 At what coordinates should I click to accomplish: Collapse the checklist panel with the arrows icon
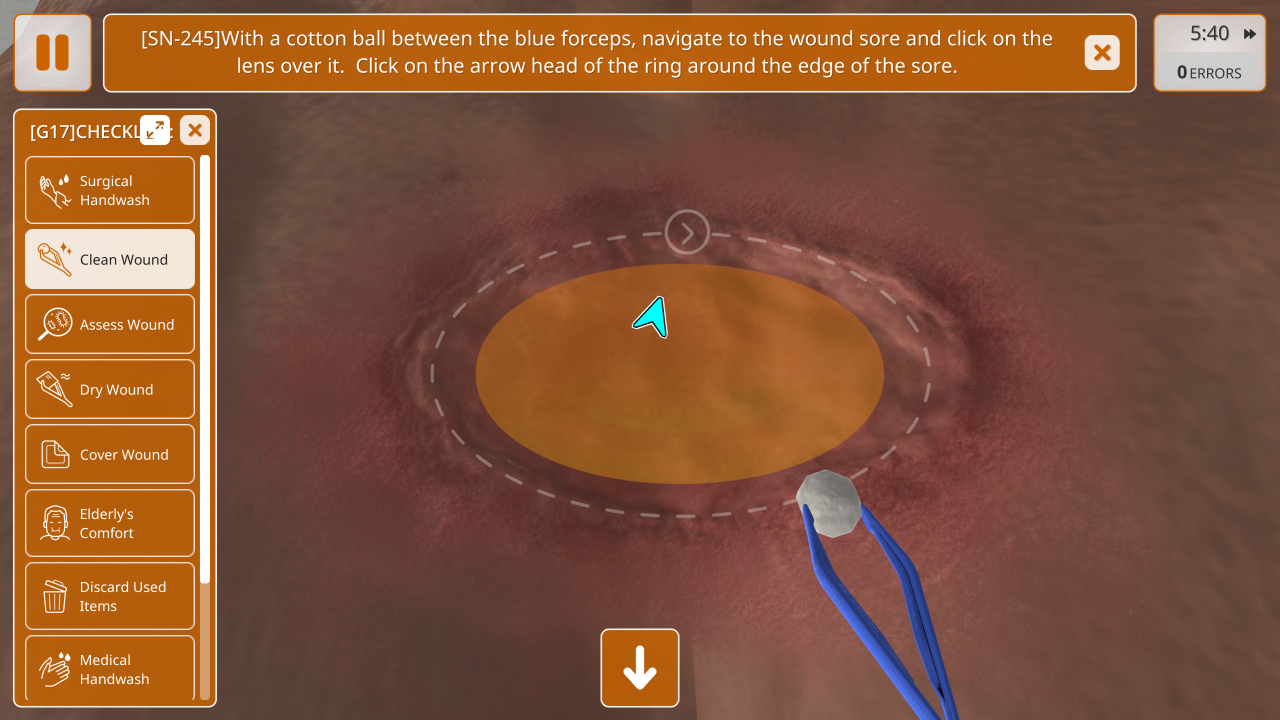(155, 130)
